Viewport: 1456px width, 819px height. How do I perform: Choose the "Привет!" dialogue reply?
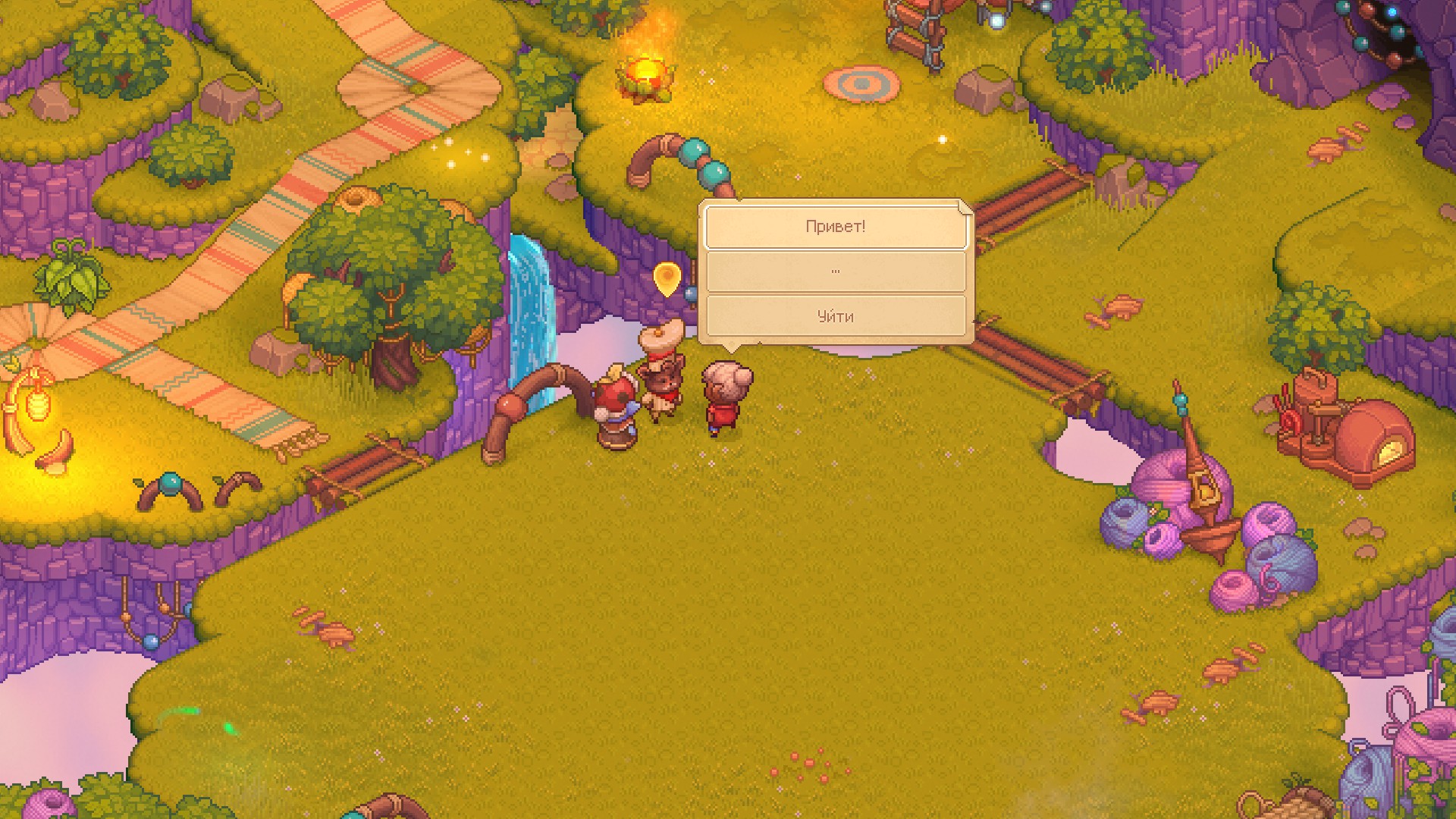point(835,227)
